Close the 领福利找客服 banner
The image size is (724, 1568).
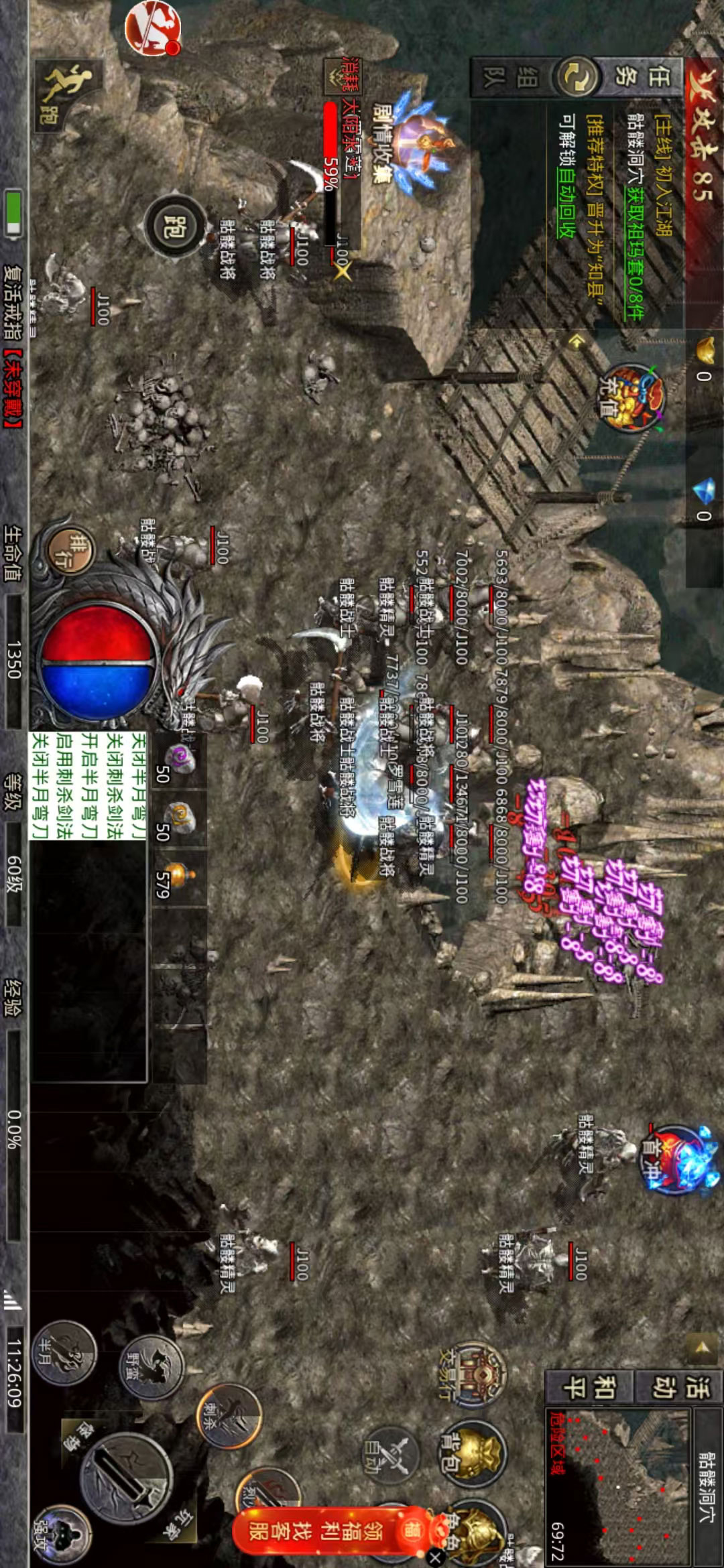[434, 1556]
